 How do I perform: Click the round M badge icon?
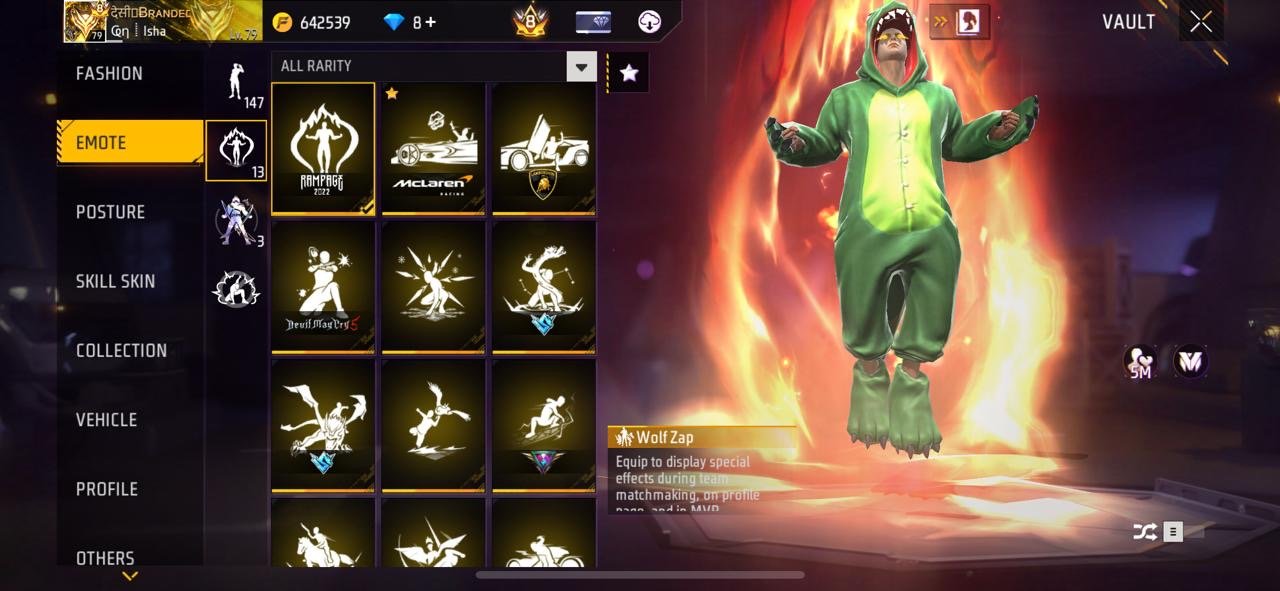pos(1190,361)
